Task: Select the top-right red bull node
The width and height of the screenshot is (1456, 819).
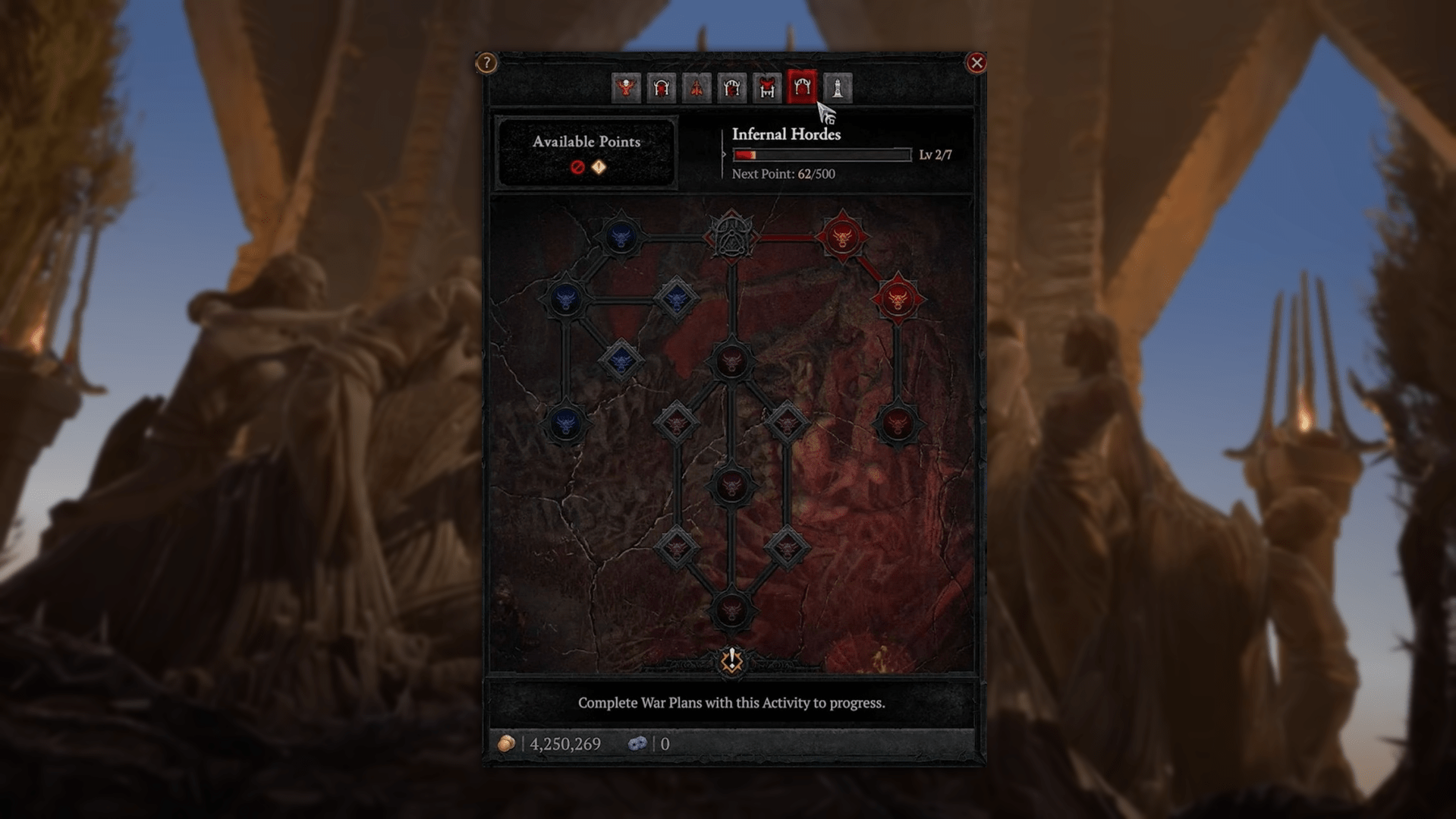Action: click(x=842, y=238)
